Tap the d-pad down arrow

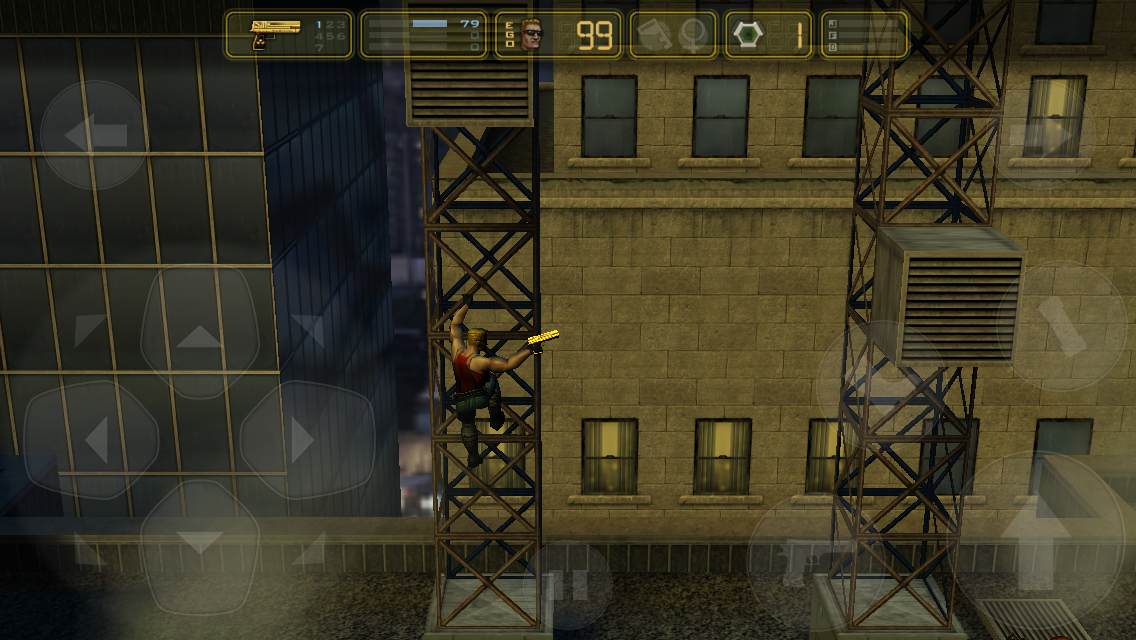tap(199, 545)
